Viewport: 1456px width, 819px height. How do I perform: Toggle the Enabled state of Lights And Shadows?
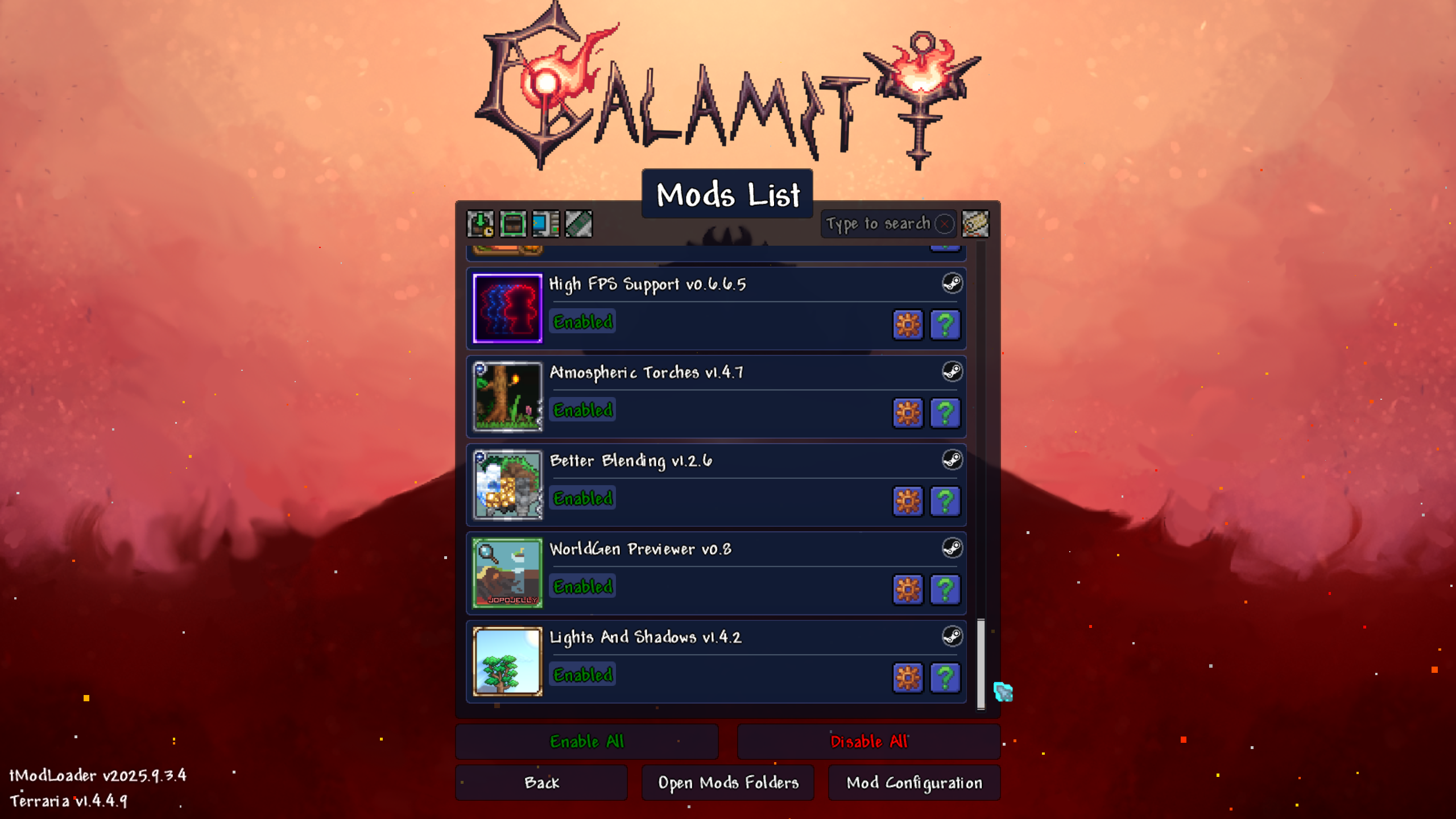pyautogui.click(x=582, y=675)
